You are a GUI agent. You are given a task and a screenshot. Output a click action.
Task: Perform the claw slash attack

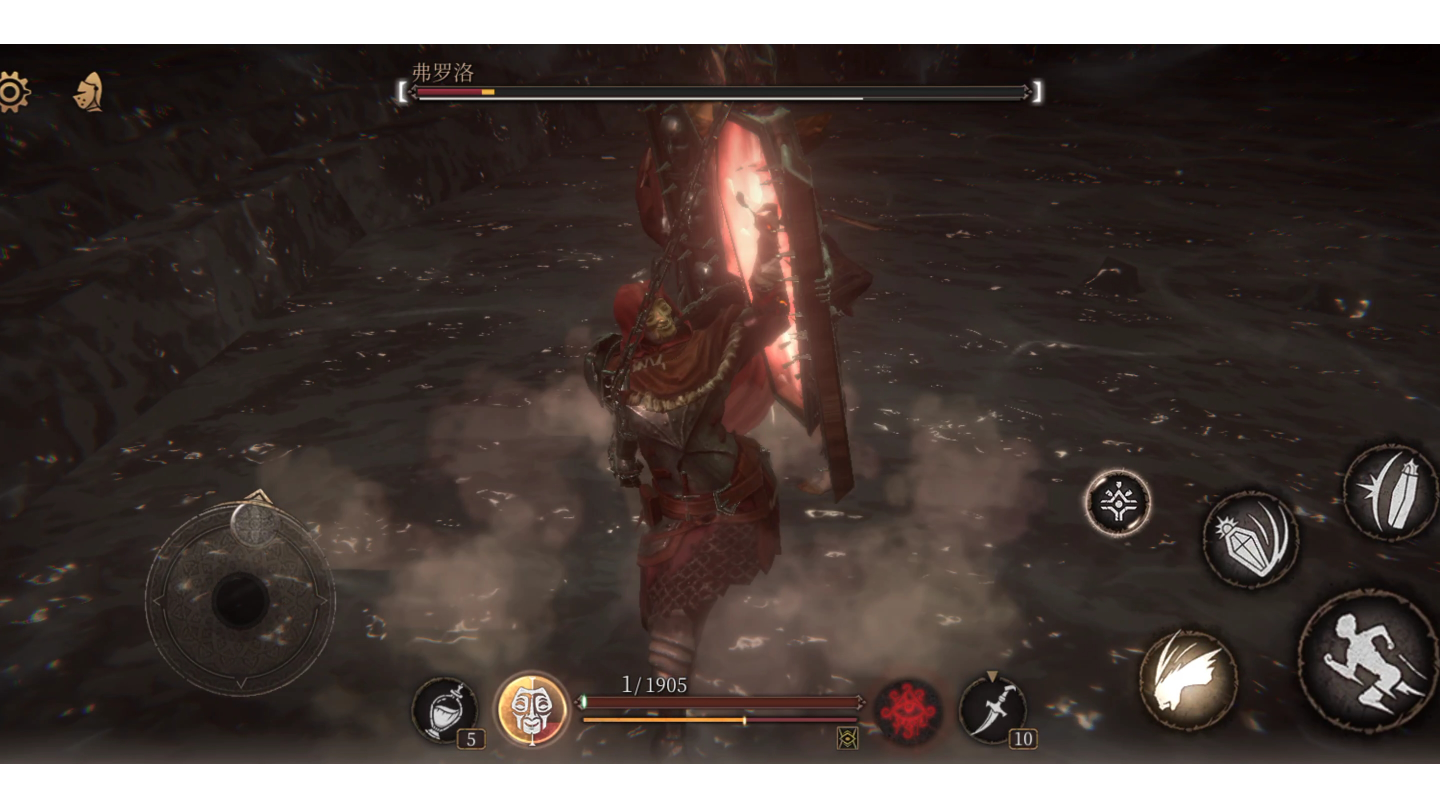tap(1188, 680)
